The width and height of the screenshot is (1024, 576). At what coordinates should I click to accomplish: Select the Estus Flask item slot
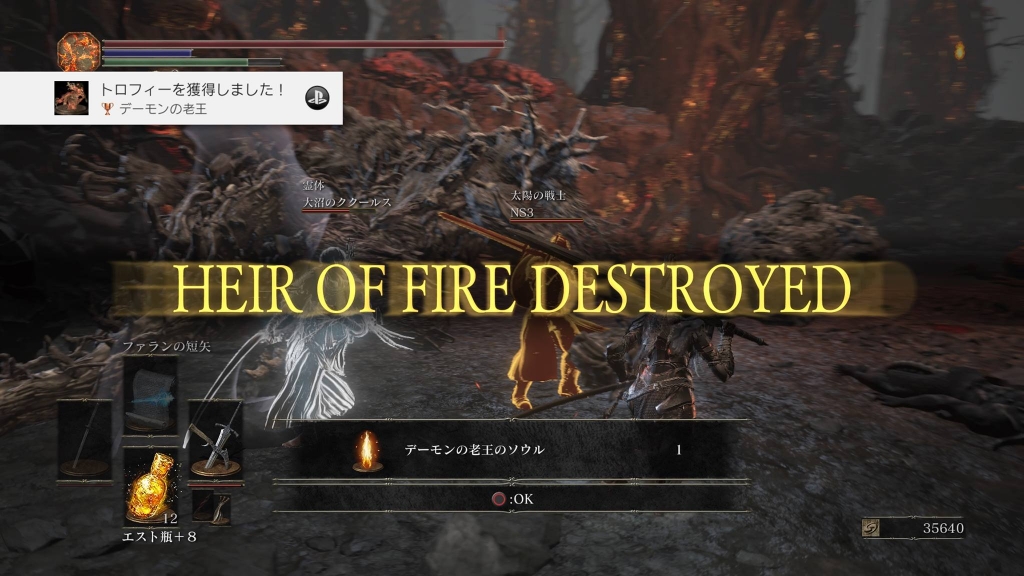(150, 485)
